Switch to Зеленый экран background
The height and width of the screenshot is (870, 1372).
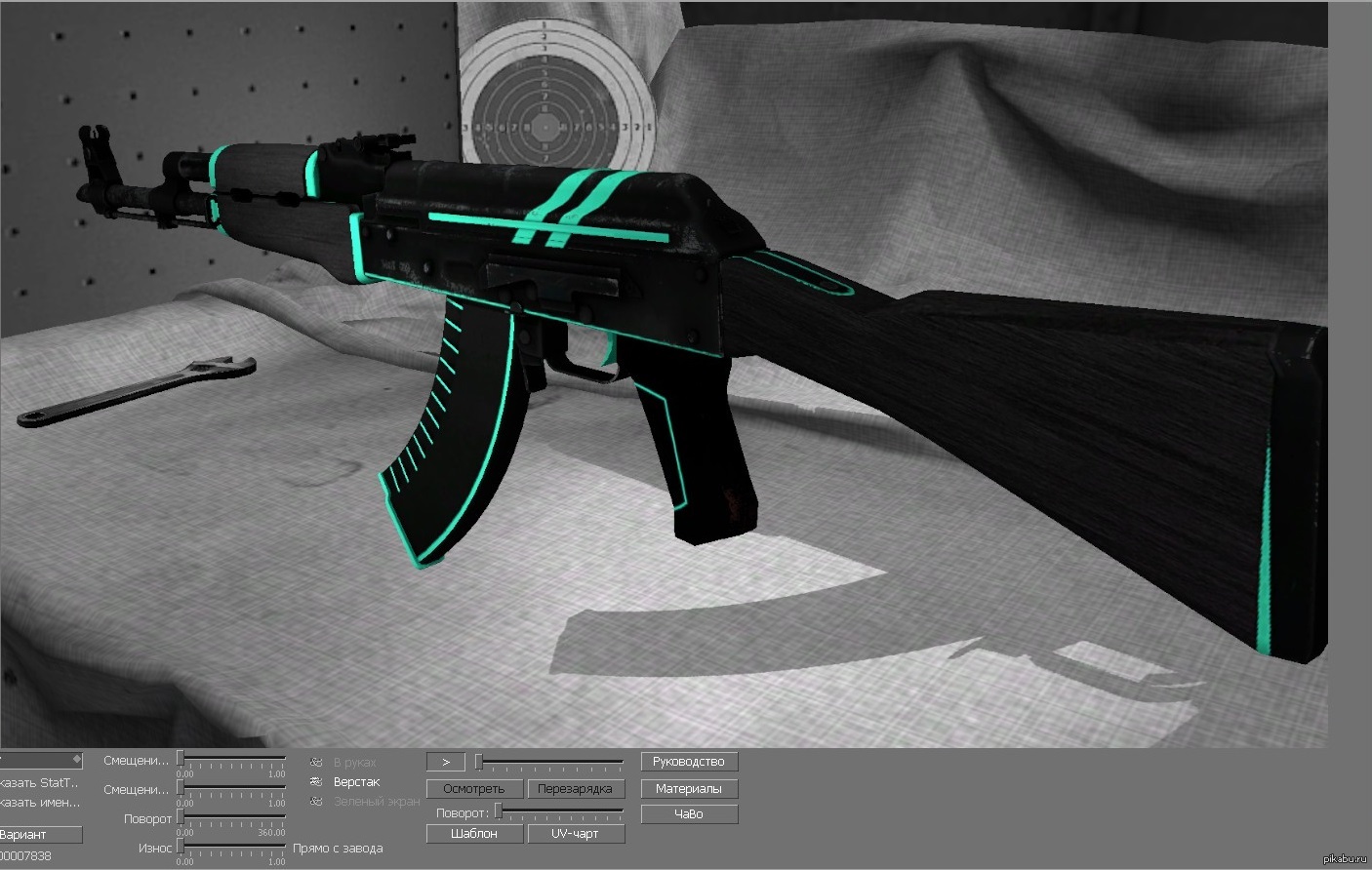click(x=376, y=802)
